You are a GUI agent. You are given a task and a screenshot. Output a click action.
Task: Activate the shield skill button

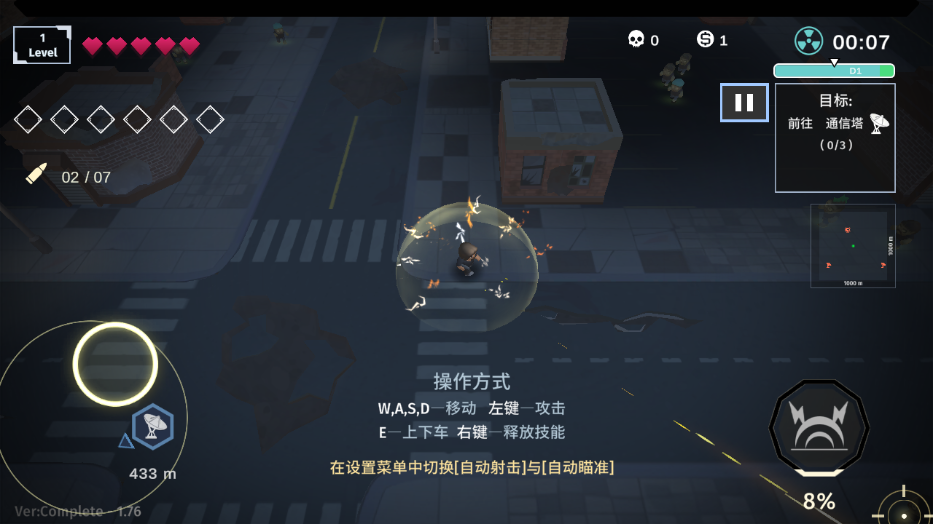(818, 429)
